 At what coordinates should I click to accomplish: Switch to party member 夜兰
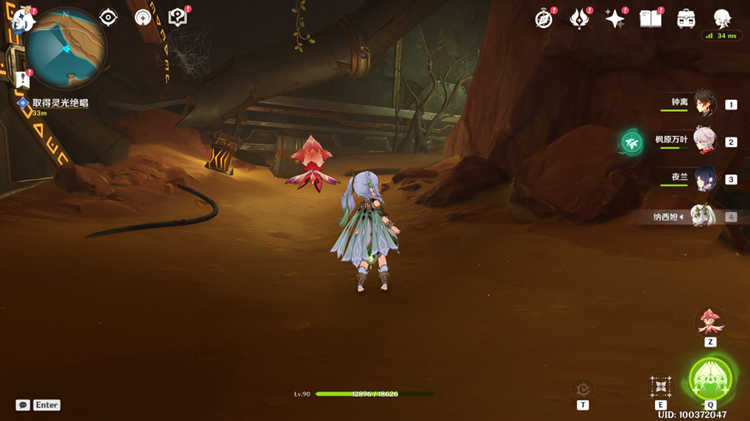704,178
